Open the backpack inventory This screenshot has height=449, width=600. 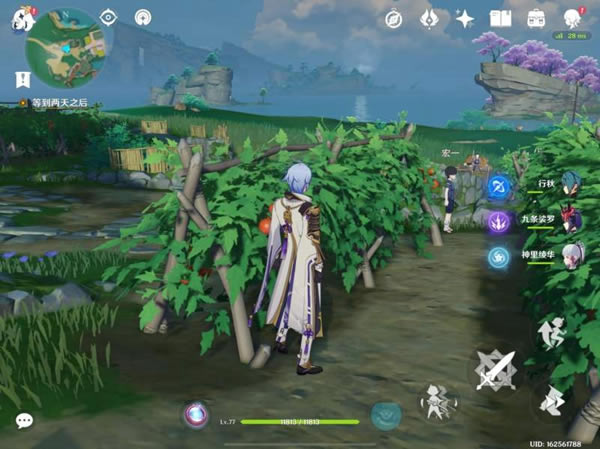pos(536,18)
